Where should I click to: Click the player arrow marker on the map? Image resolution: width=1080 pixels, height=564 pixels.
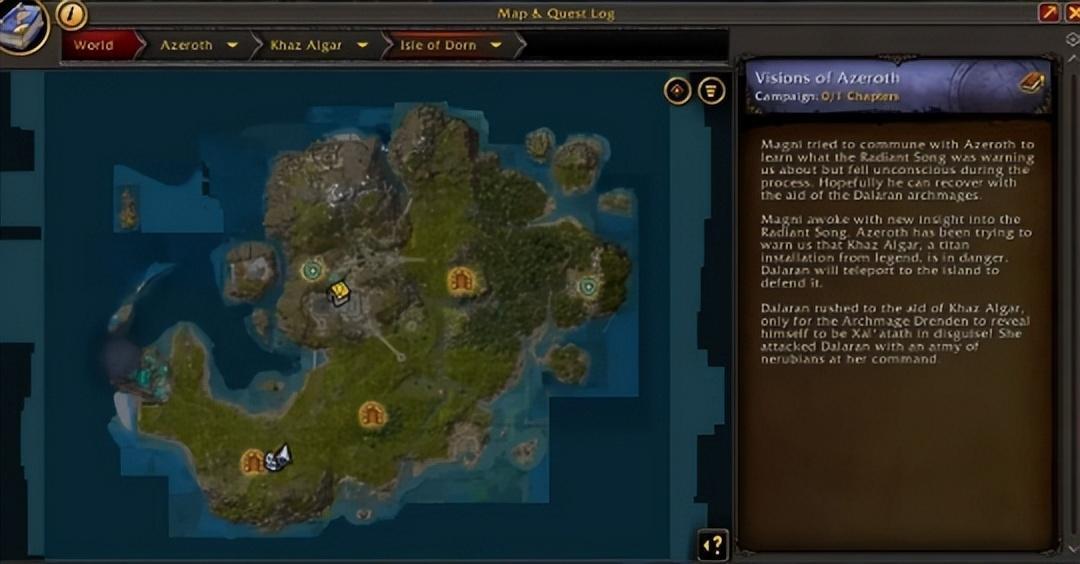[x=278, y=457]
